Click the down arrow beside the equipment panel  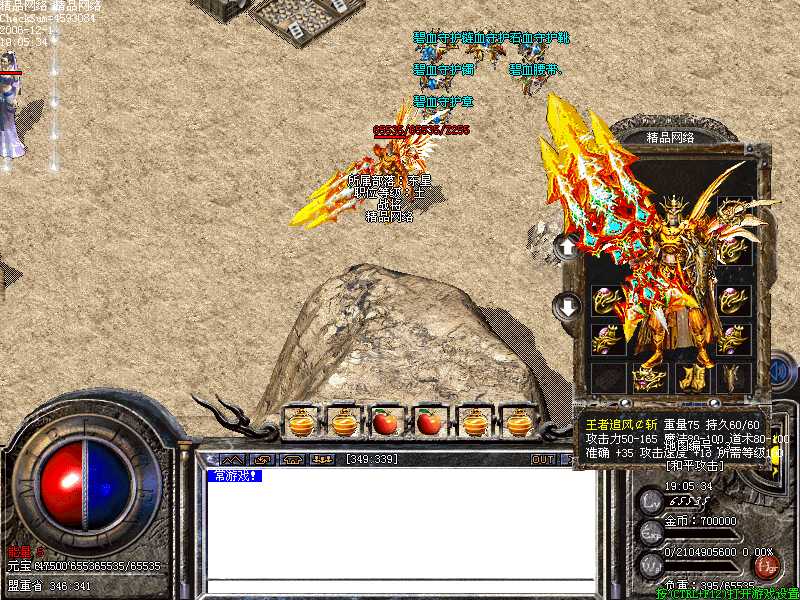click(567, 305)
